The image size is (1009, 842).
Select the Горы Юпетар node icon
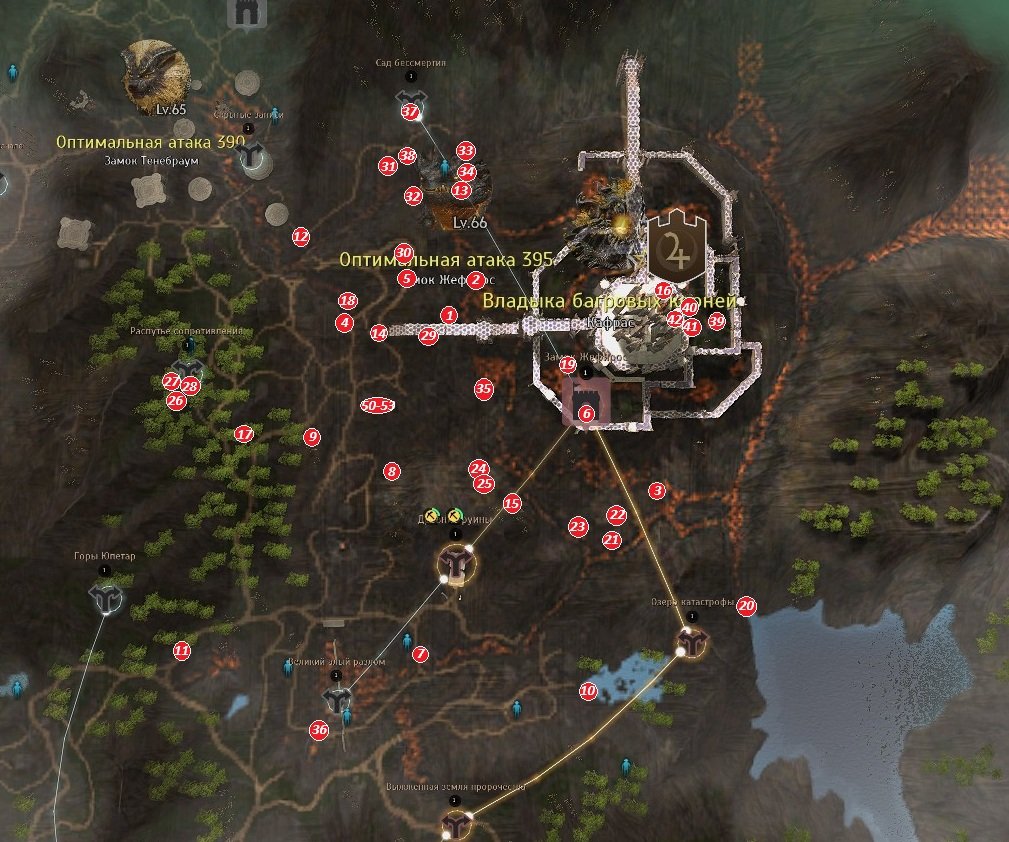pos(105,597)
